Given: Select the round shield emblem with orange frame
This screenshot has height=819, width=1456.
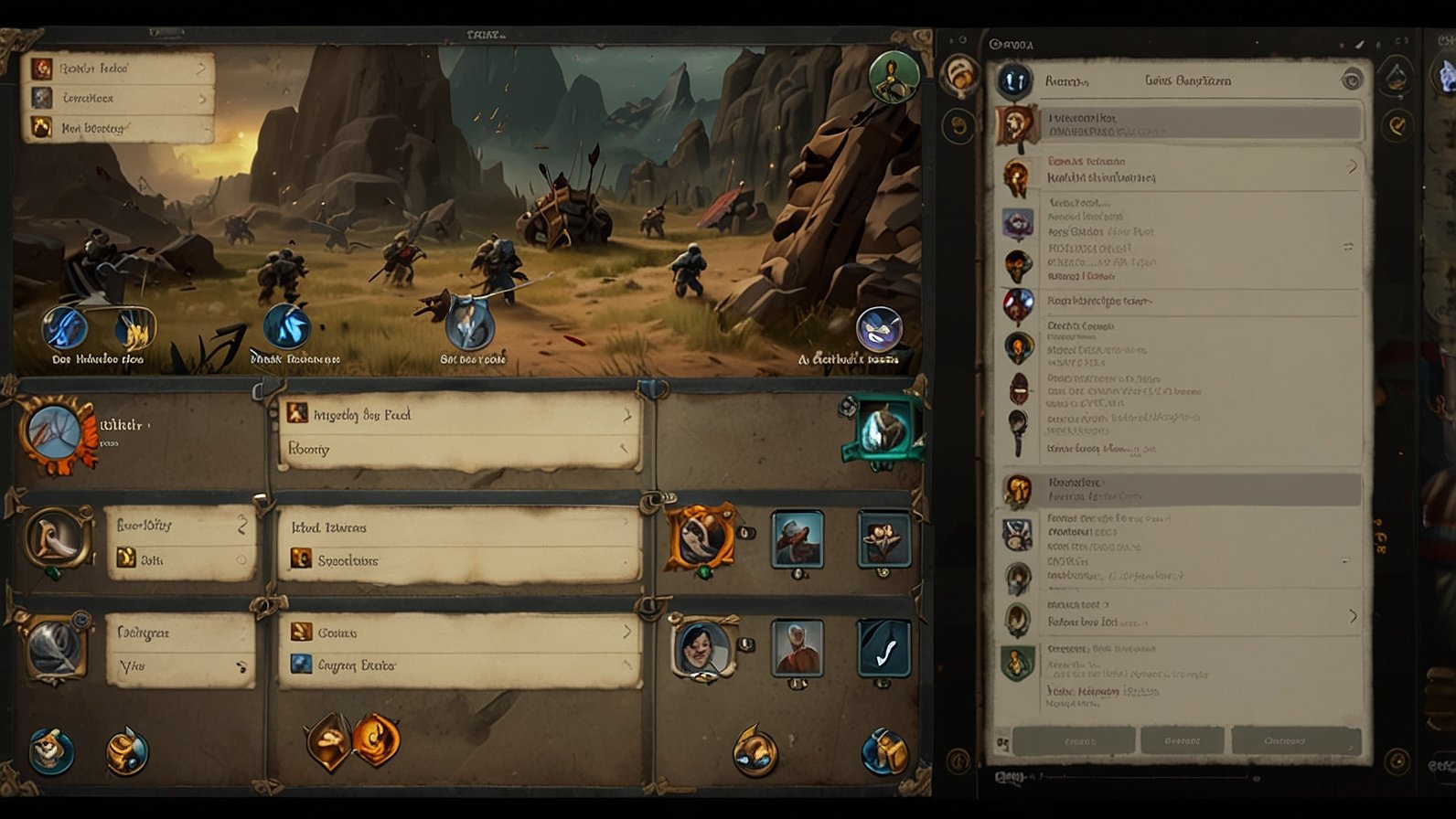Looking at the screenshot, I should coord(57,435).
